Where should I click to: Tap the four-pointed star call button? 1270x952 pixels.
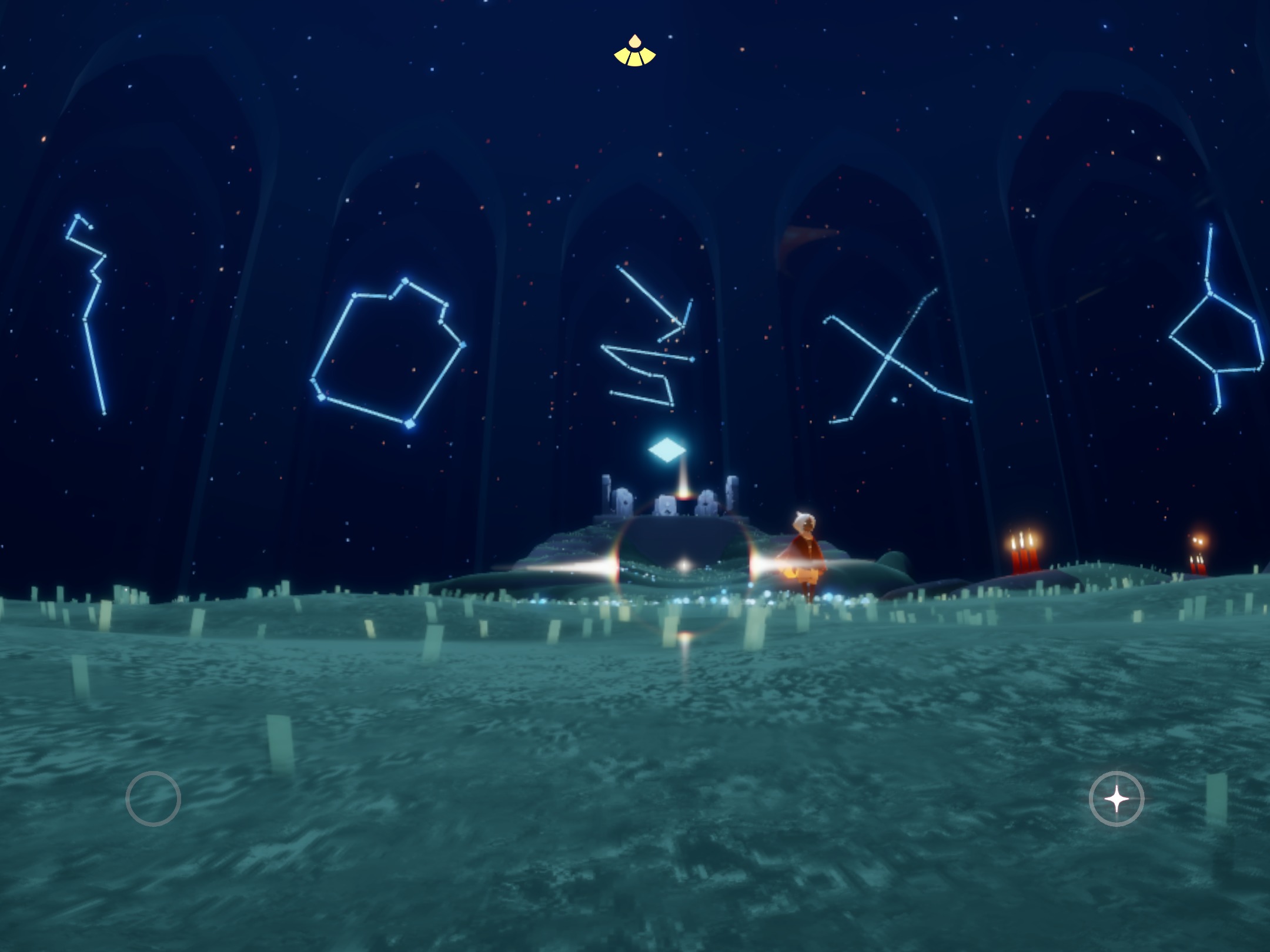click(1116, 799)
